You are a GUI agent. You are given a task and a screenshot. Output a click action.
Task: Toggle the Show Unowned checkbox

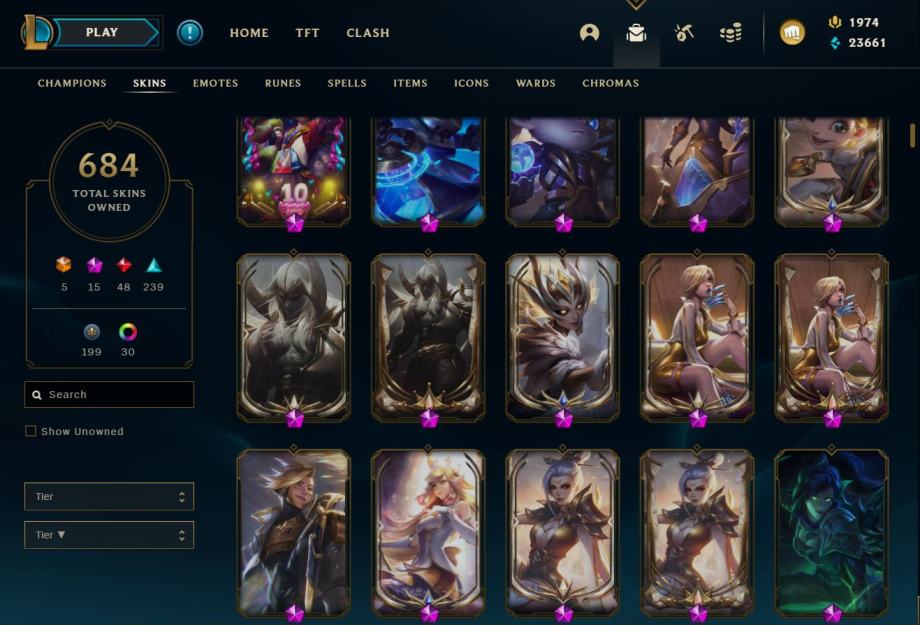tap(31, 431)
